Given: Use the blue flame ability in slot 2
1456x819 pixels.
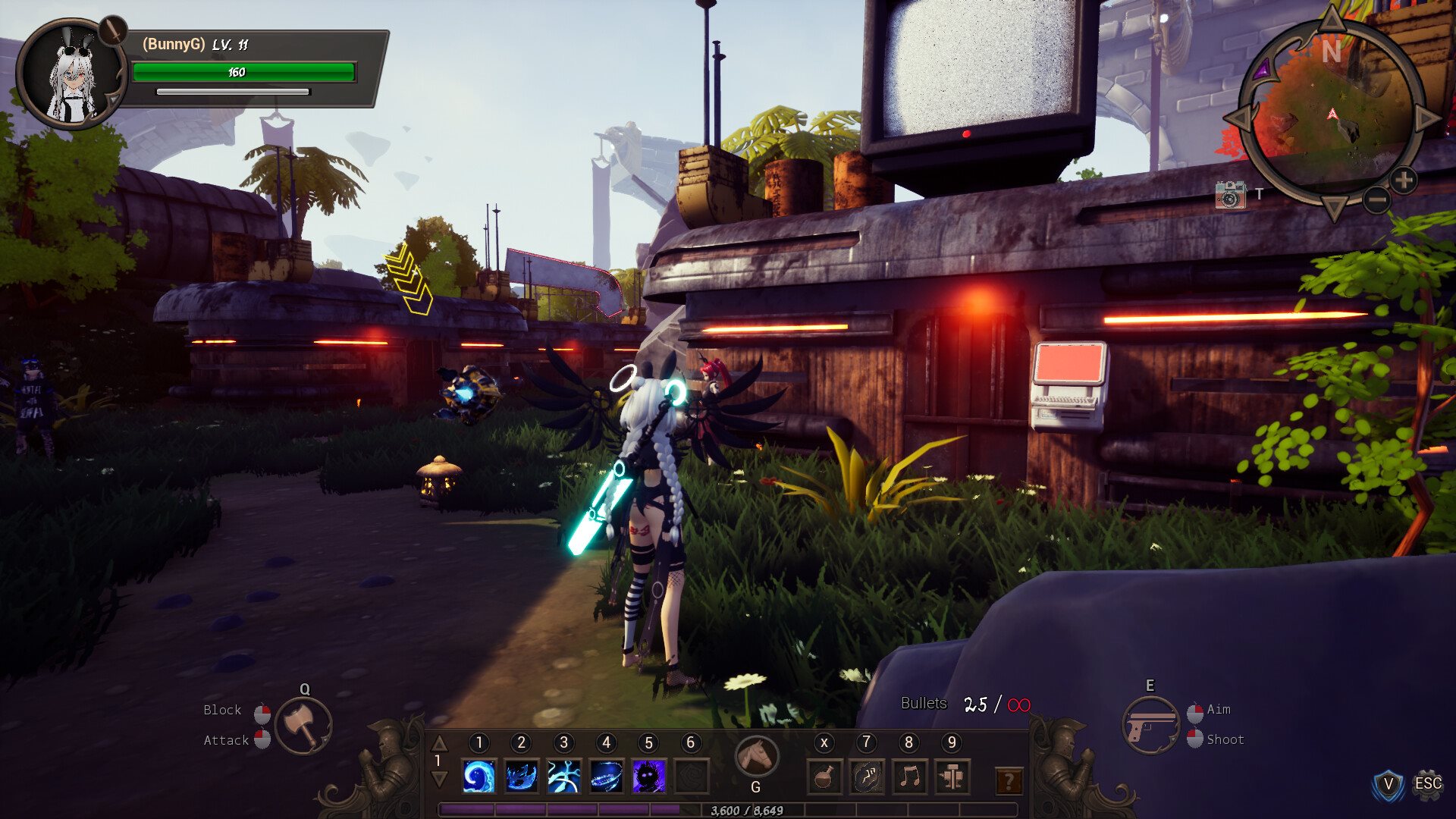Looking at the screenshot, I should [x=521, y=777].
